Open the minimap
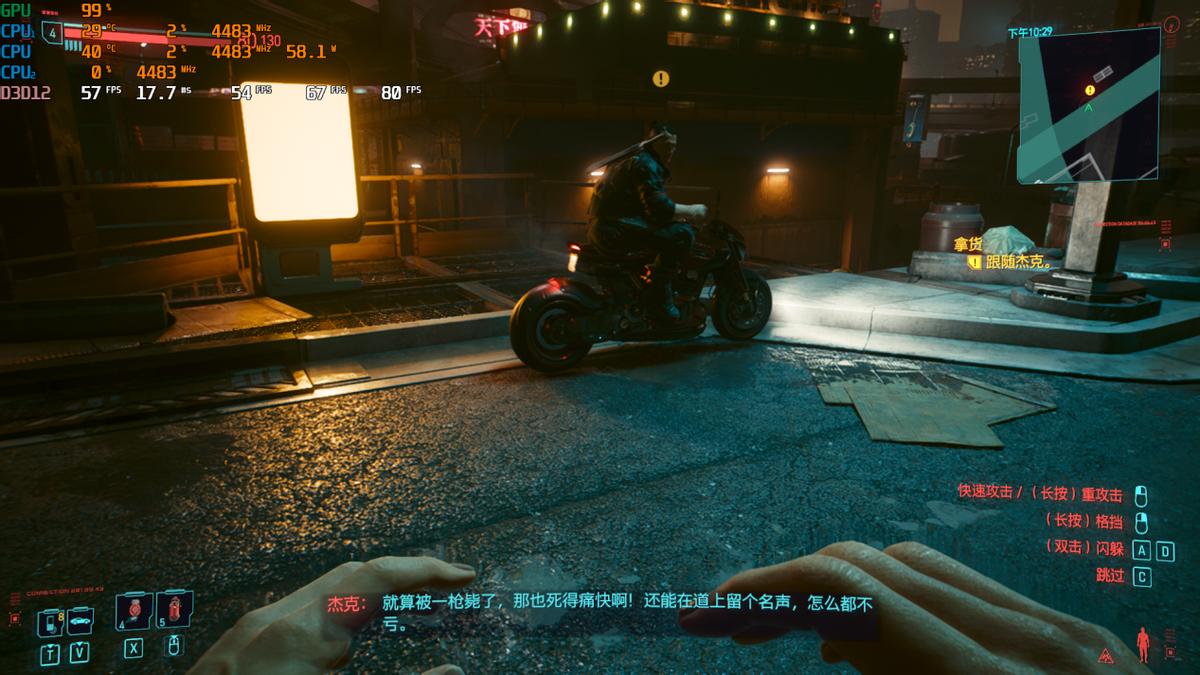This screenshot has height=675, width=1200. click(1088, 106)
